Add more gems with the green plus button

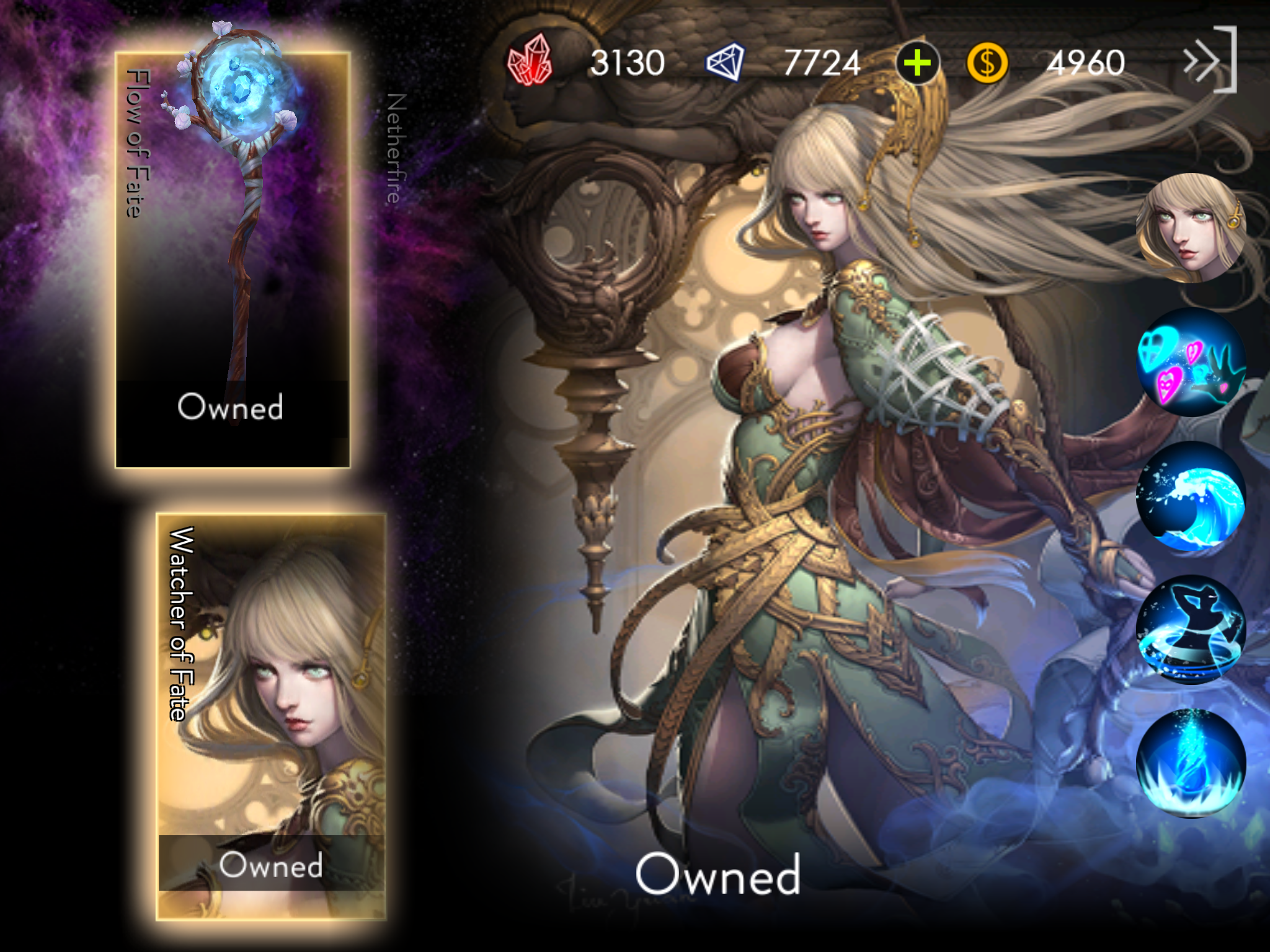coord(917,63)
